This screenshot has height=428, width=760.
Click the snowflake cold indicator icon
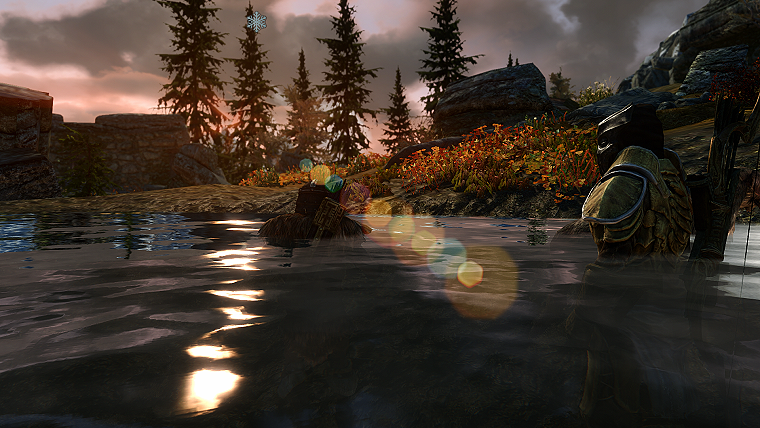pos(257,20)
